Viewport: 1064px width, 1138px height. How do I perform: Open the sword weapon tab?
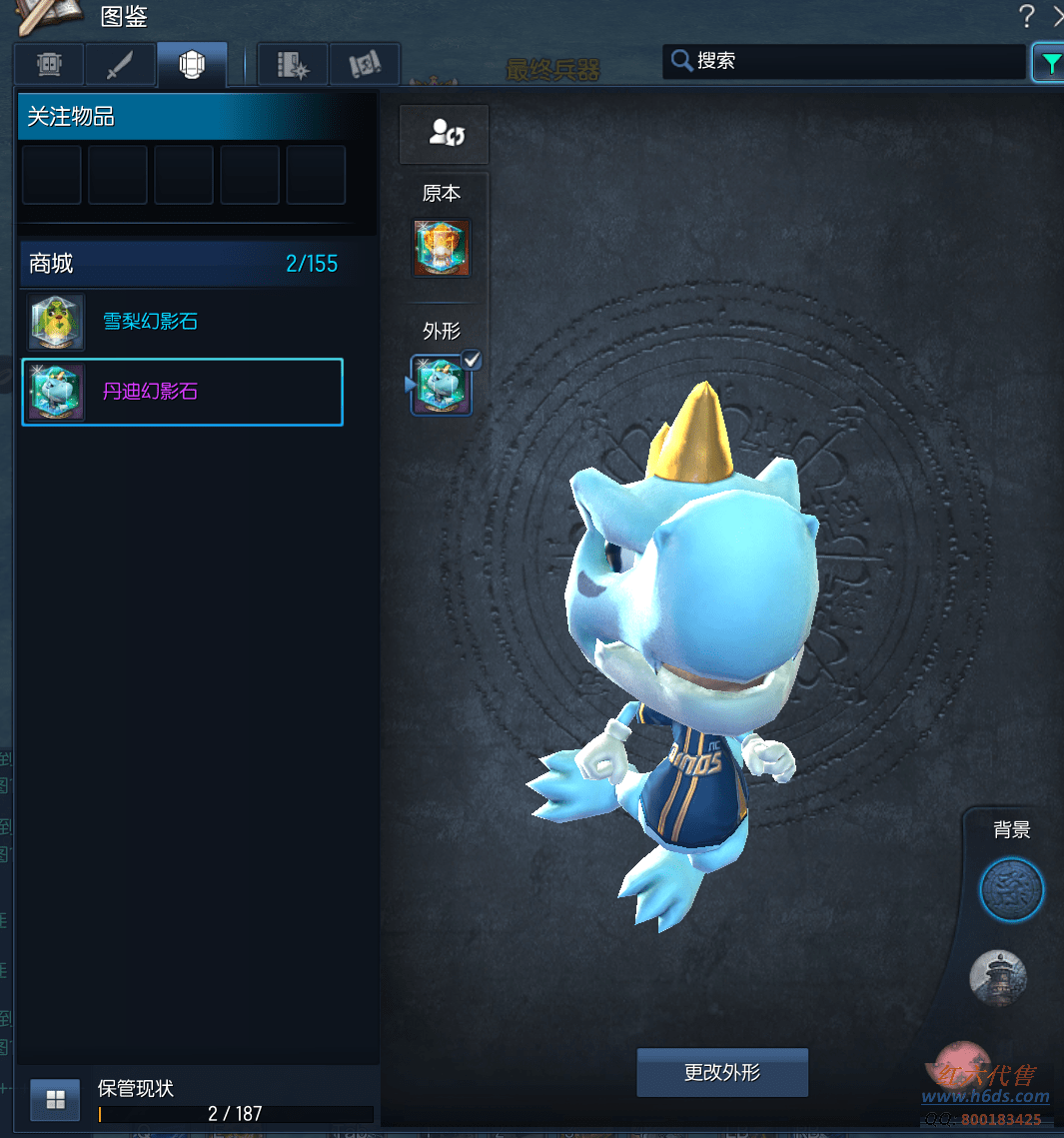tap(120, 65)
